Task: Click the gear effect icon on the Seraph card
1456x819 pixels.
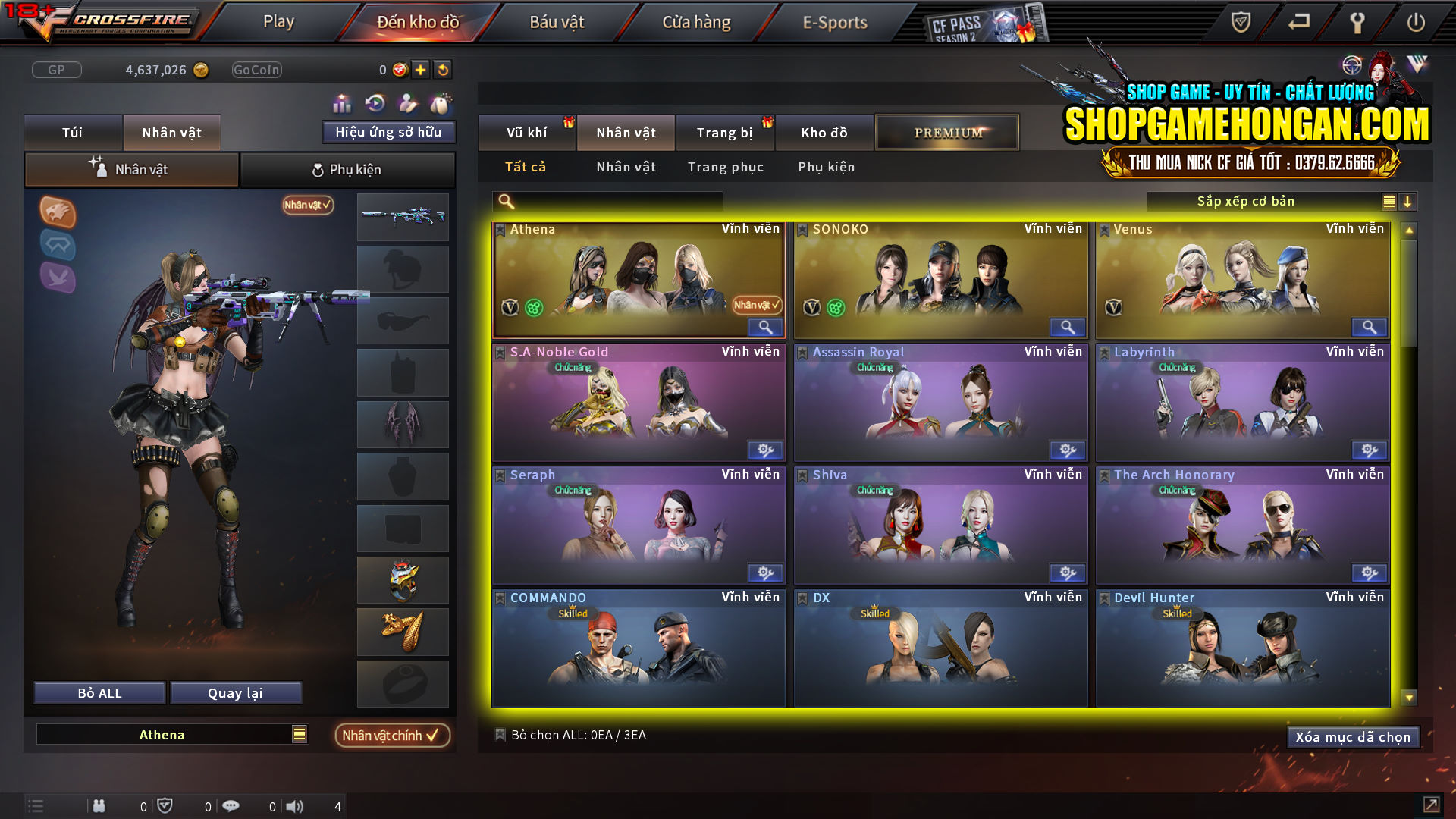Action: tap(765, 573)
